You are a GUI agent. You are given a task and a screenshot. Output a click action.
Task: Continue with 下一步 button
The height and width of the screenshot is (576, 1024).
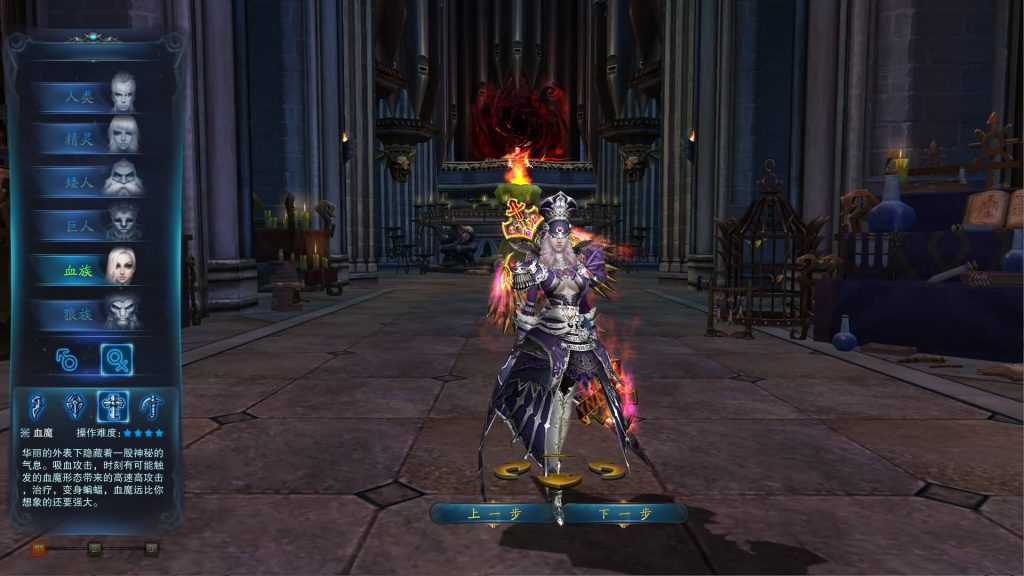click(624, 514)
